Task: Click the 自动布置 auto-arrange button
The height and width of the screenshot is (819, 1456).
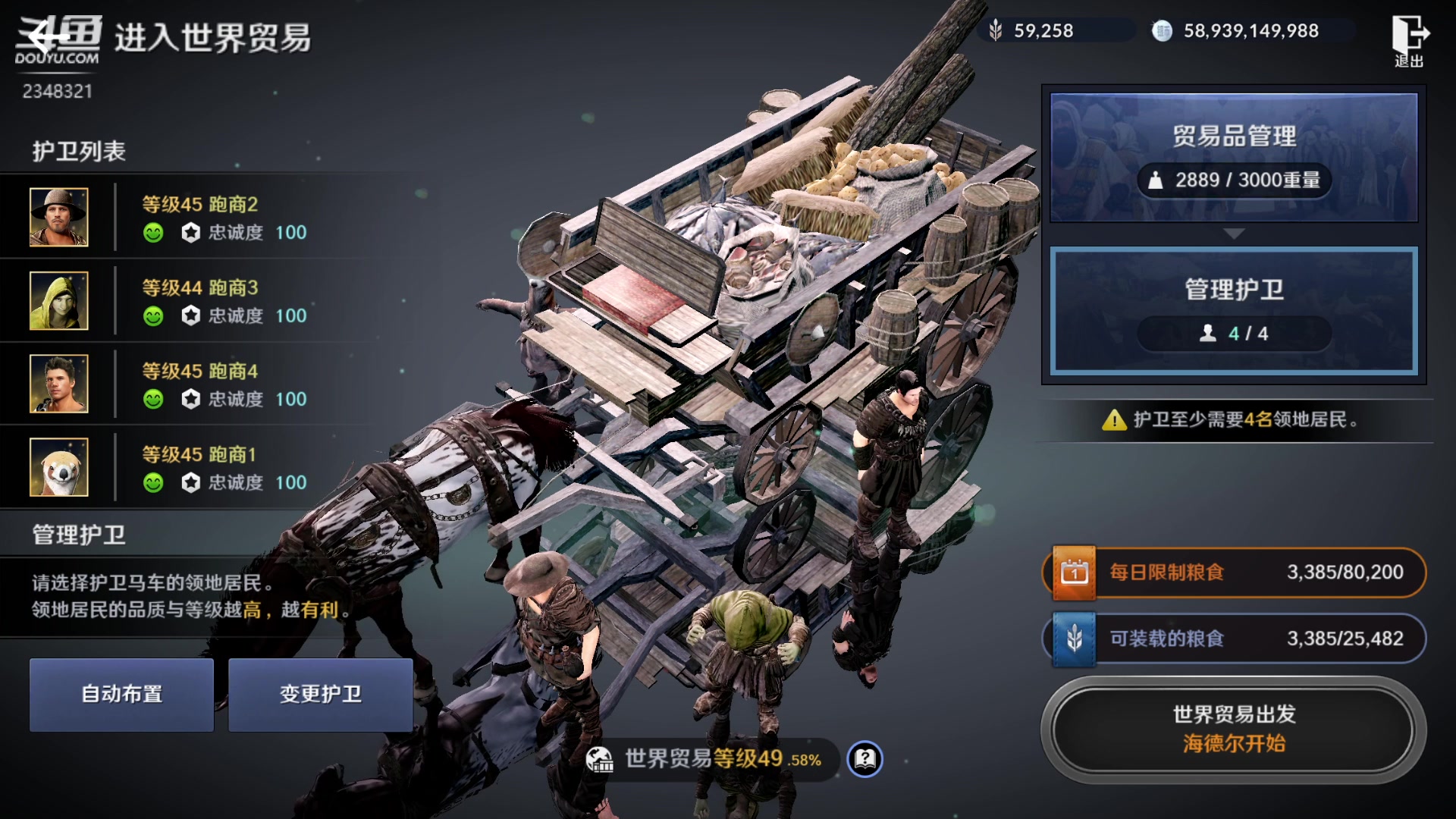Action: (x=121, y=694)
